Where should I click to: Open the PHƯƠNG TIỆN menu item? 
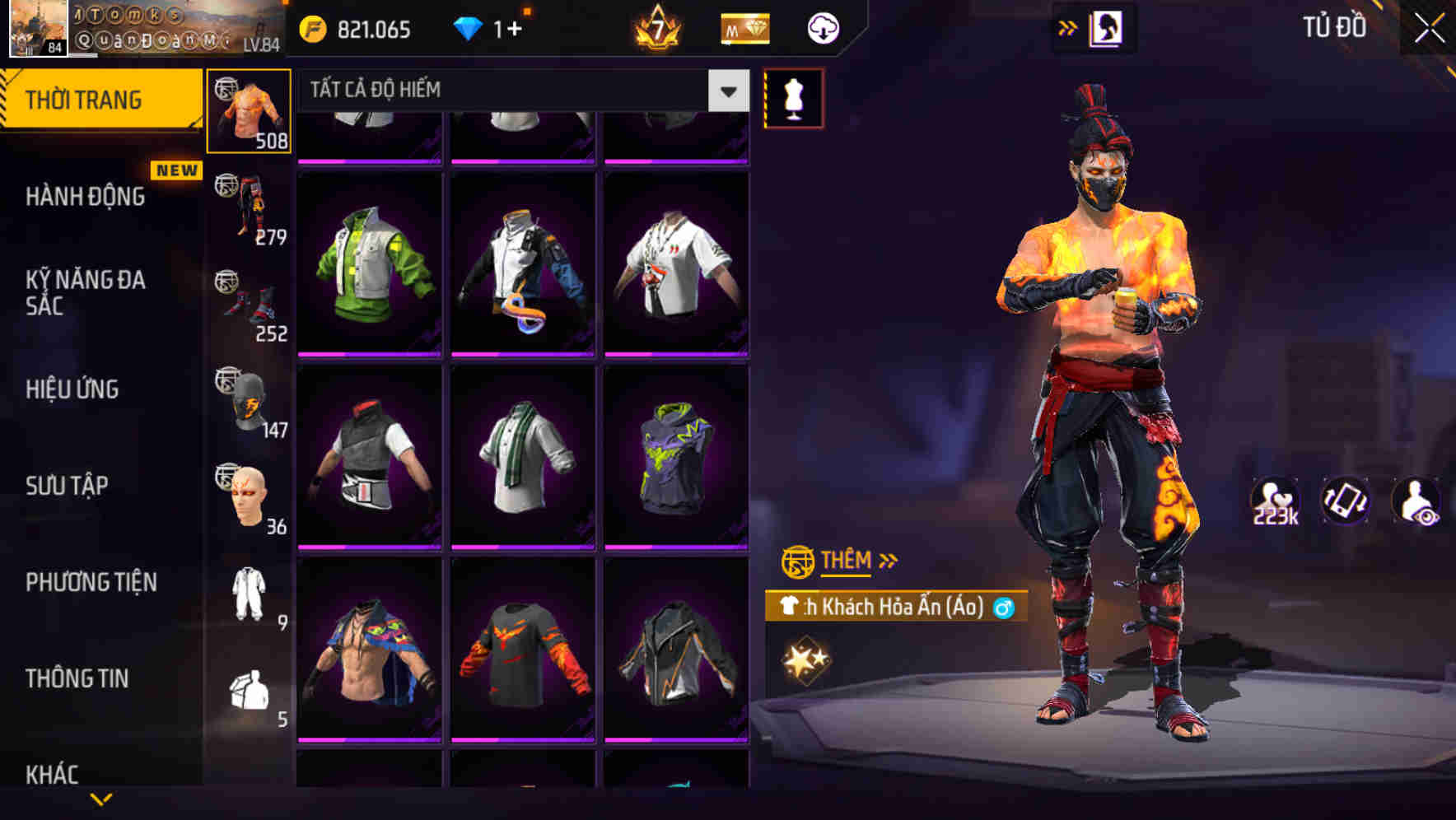(x=91, y=581)
